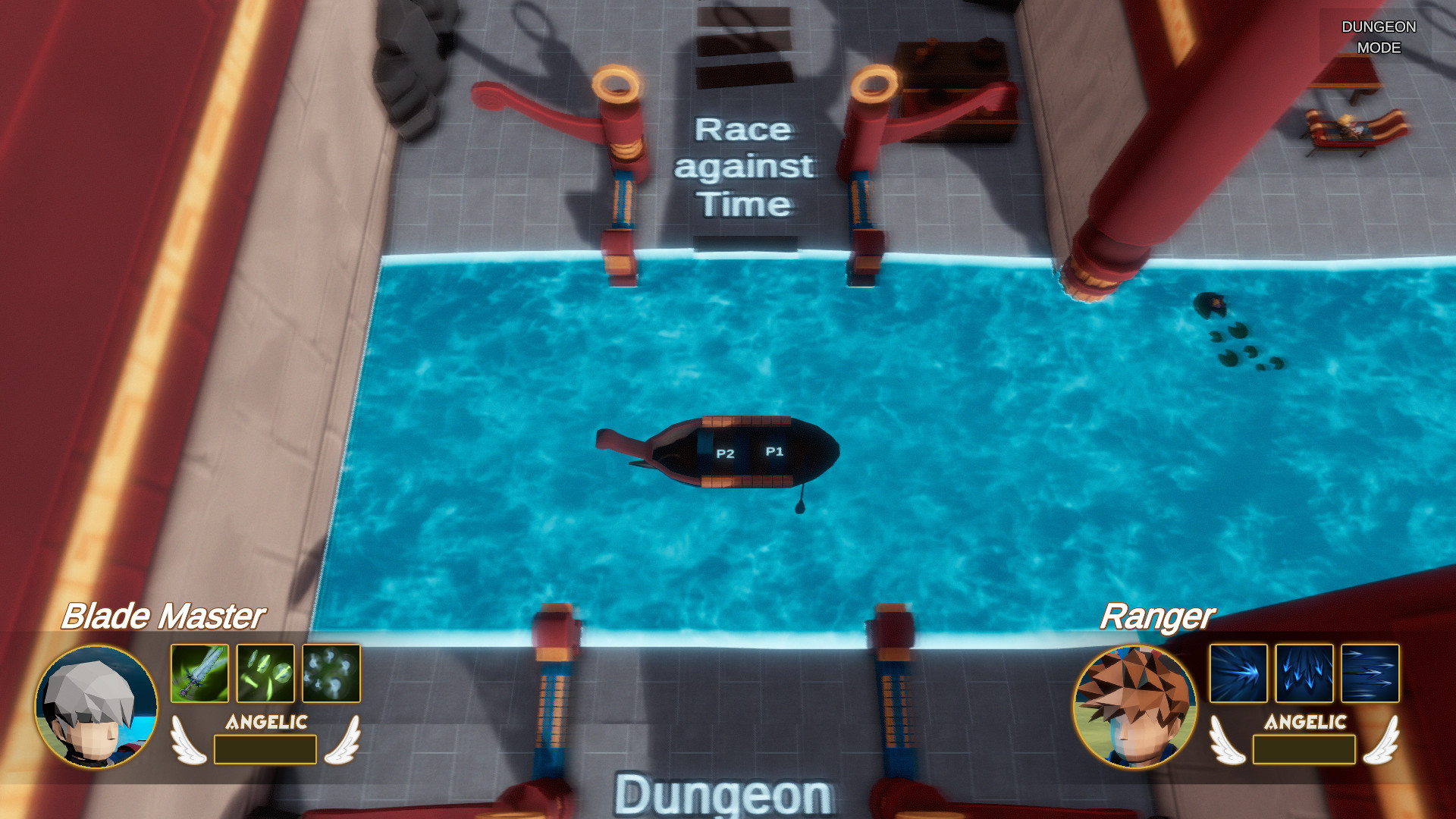Toggle the P1 seat on the boat
Image resolution: width=1456 pixels, height=819 pixels.
[x=773, y=453]
